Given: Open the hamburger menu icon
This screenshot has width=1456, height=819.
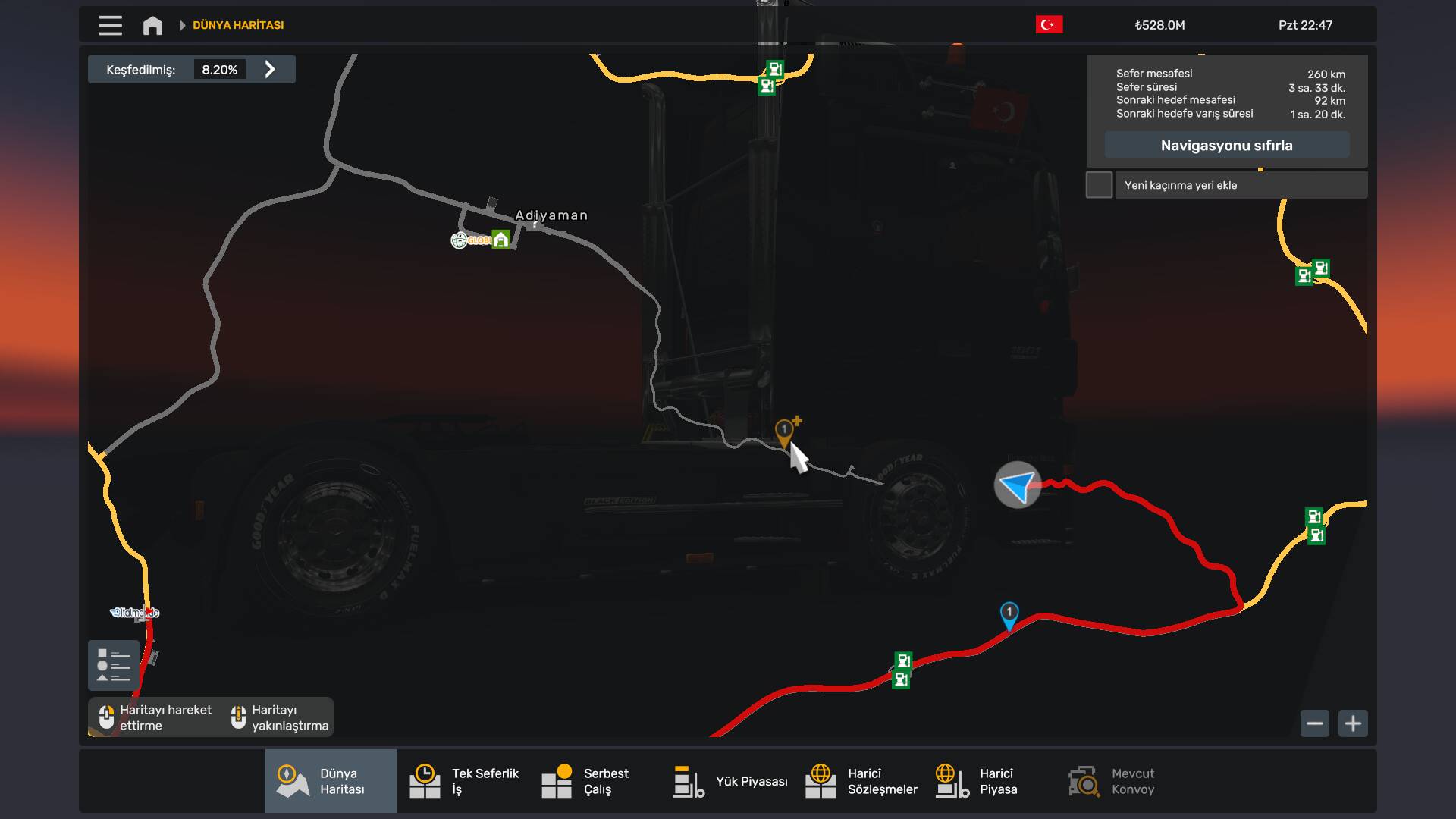Looking at the screenshot, I should pos(110,25).
